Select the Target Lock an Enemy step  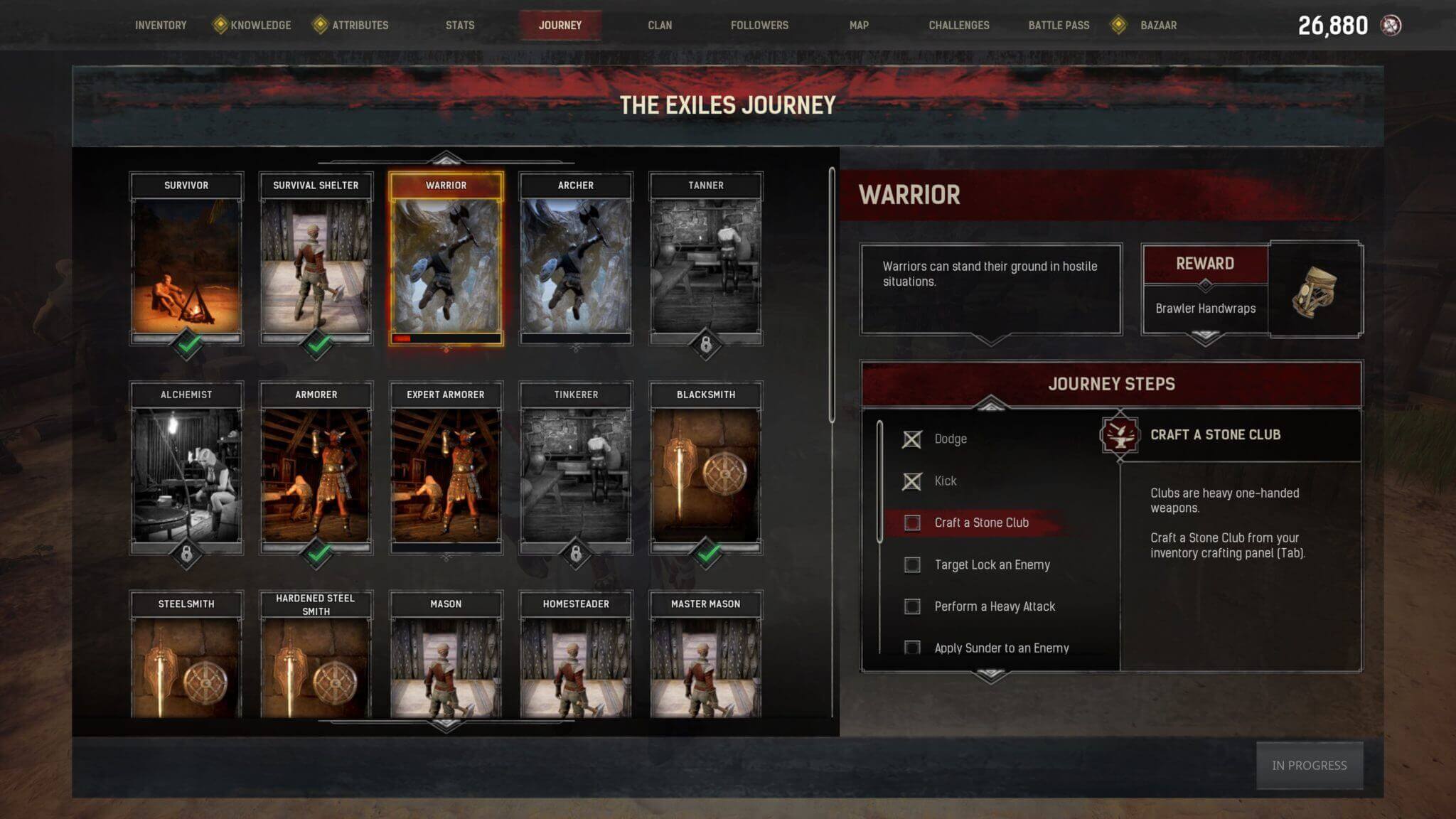(x=992, y=564)
